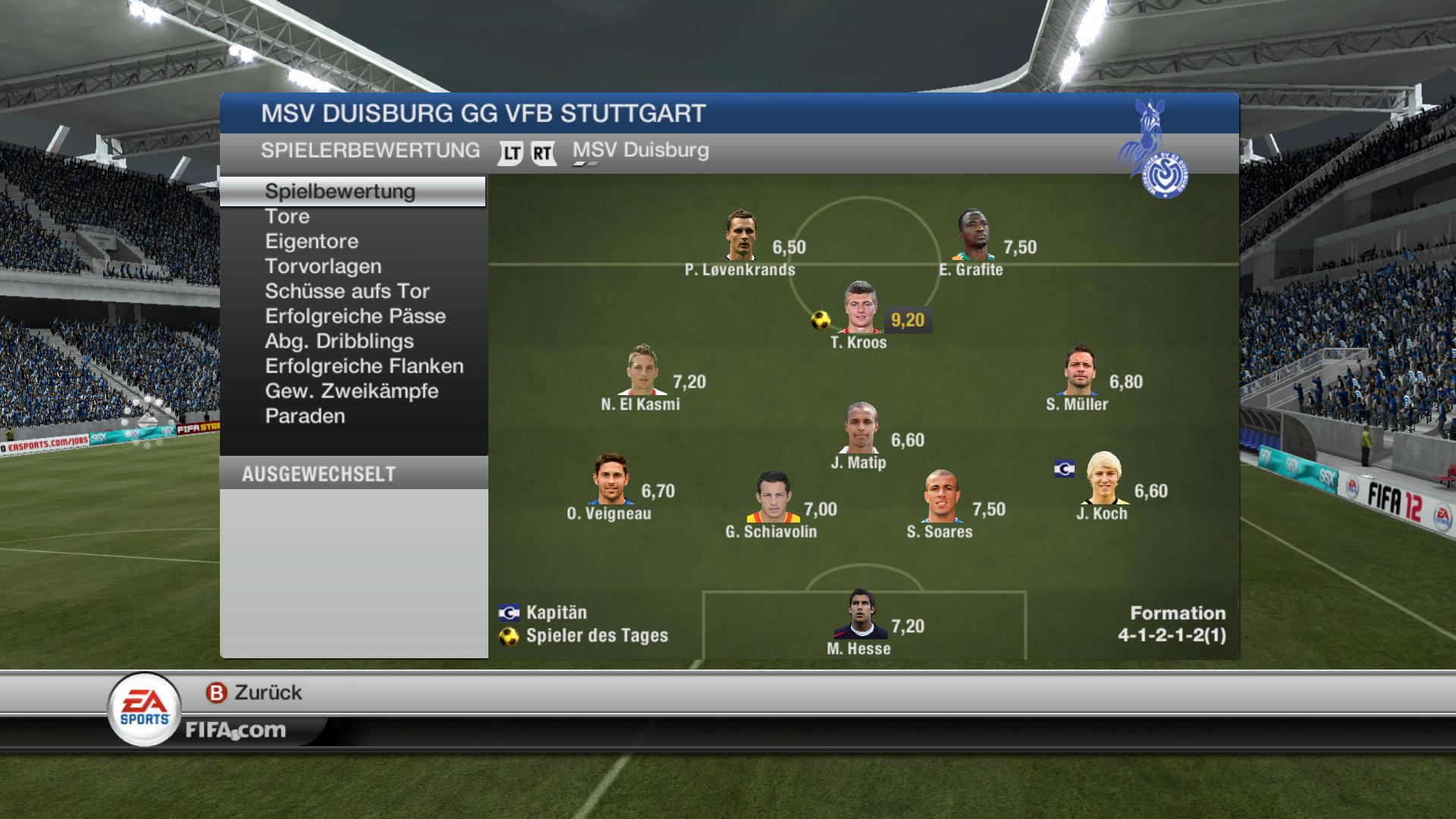1456x819 pixels.
Task: Pick E. Grafite on the pitch
Action: click(973, 236)
